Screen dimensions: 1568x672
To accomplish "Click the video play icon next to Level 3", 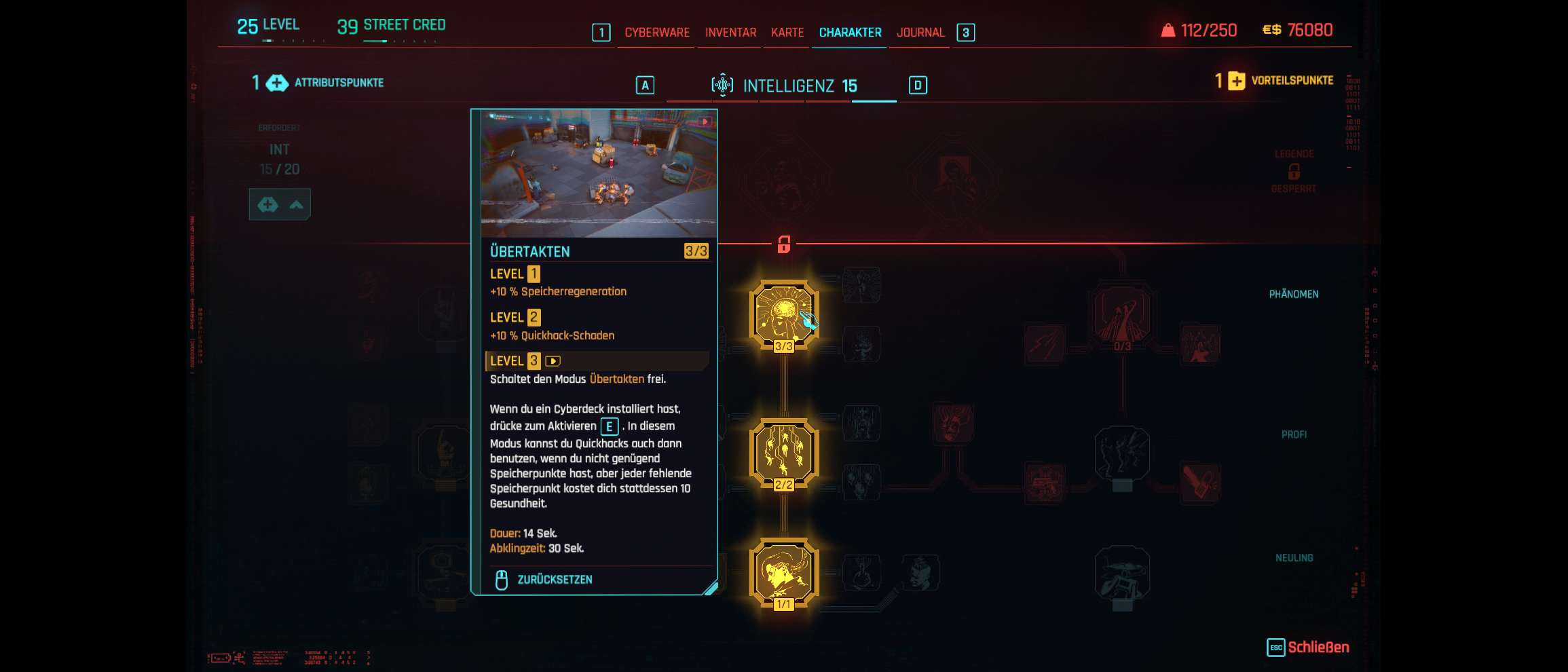I will coord(551,361).
